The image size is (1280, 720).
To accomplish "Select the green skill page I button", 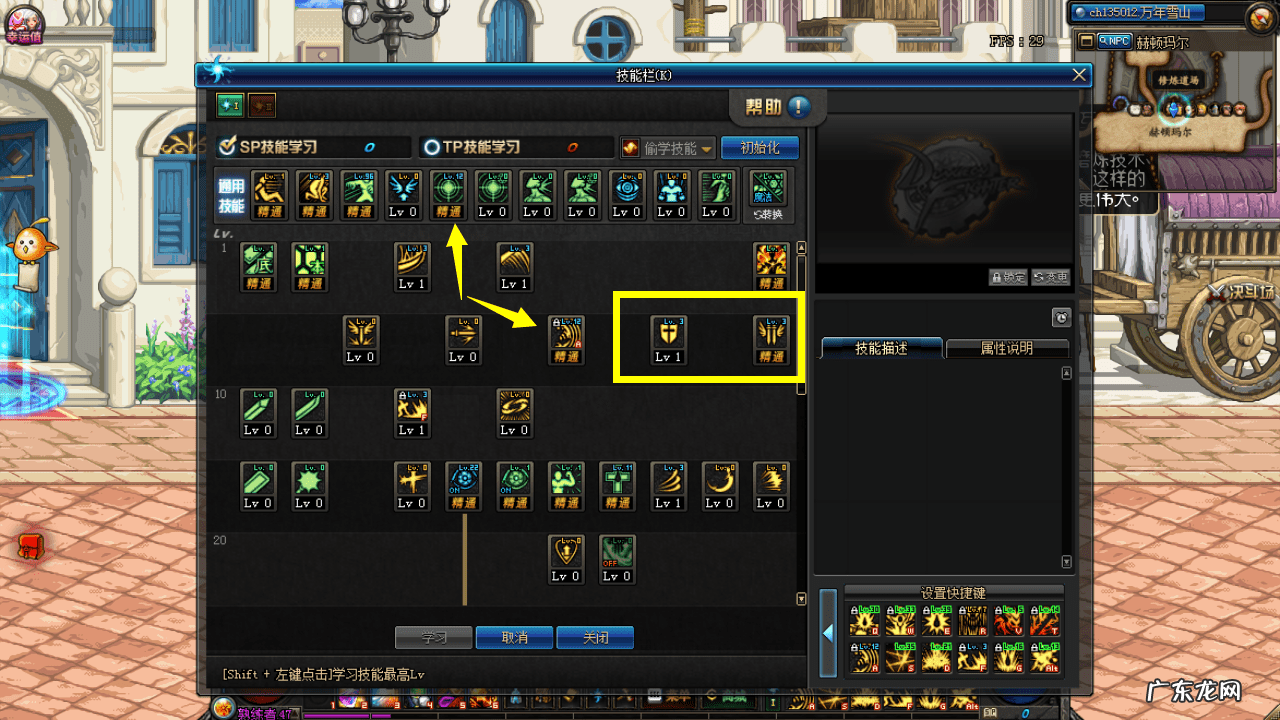I will click(x=230, y=105).
